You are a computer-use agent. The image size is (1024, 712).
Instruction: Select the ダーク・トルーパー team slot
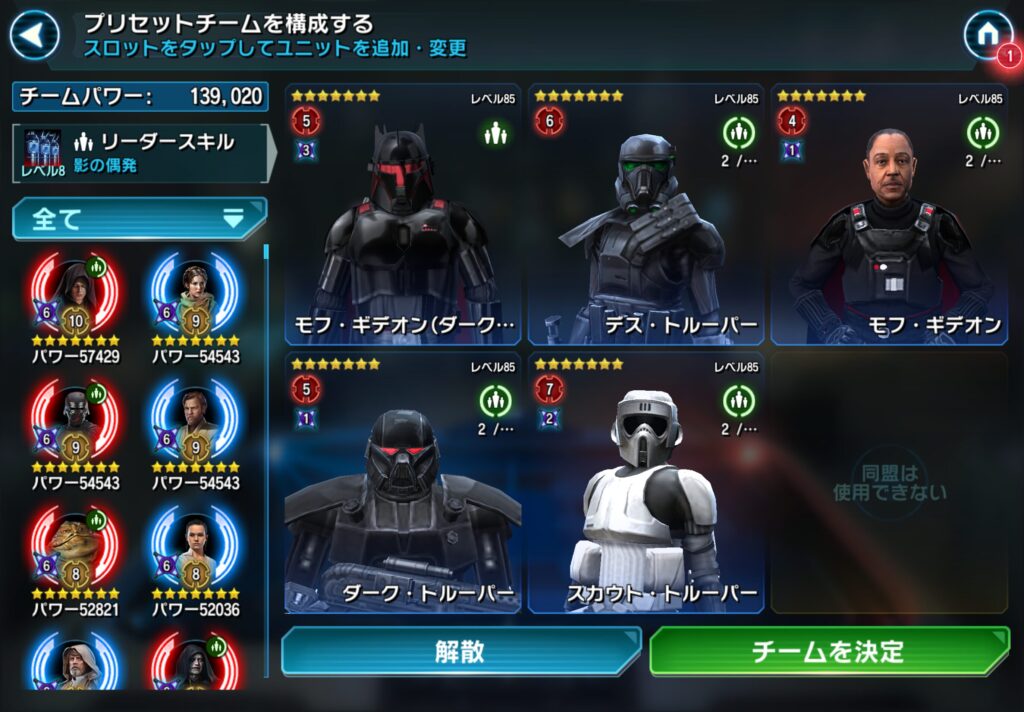coord(402,482)
